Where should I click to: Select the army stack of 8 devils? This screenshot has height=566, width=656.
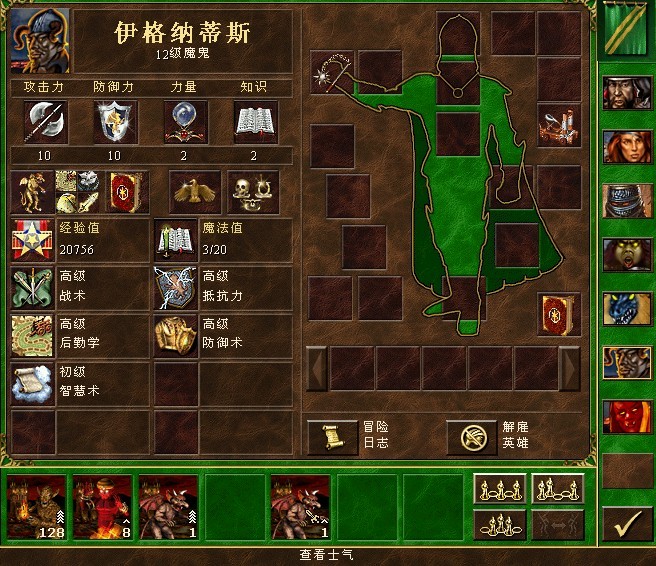(103, 507)
